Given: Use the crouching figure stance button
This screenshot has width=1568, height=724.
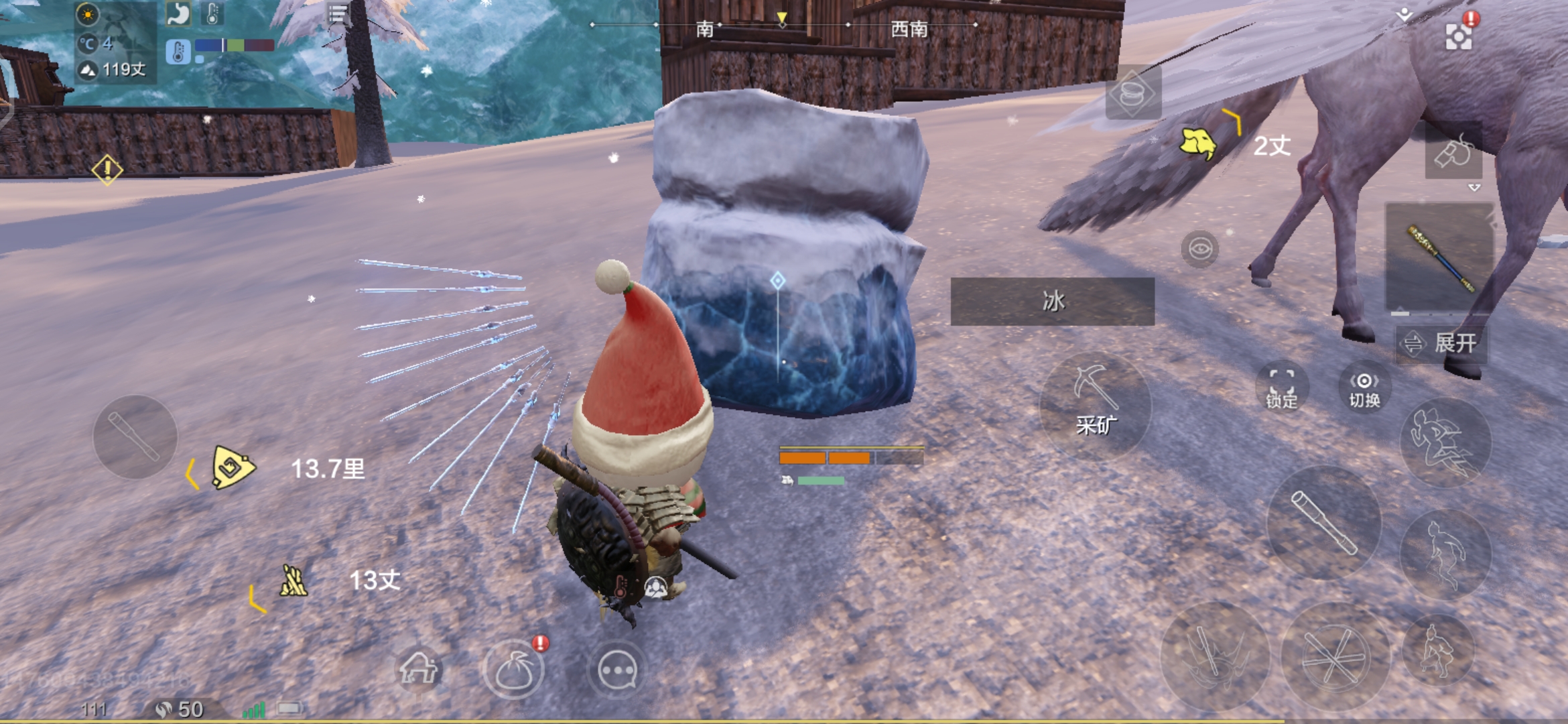Looking at the screenshot, I should pos(1438,649).
